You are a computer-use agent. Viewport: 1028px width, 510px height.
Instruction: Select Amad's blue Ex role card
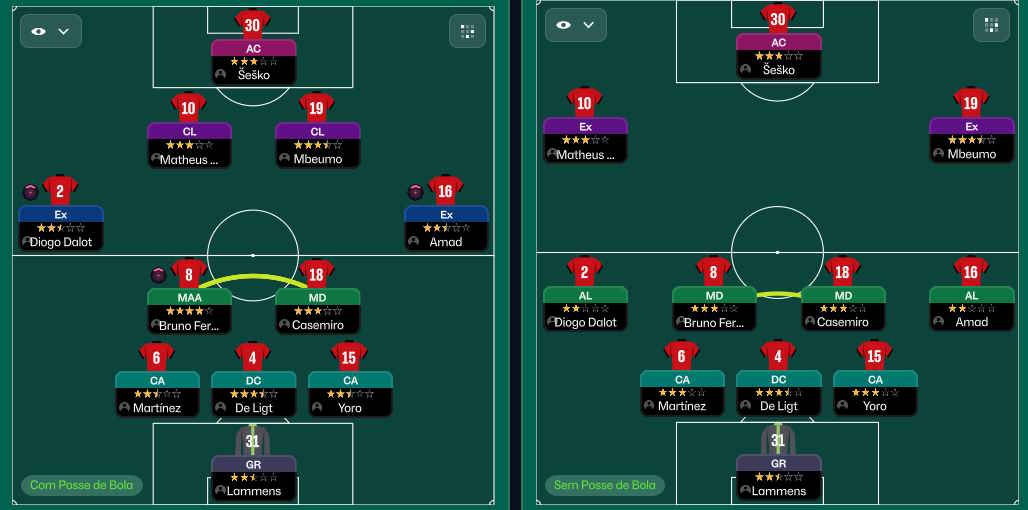[x=446, y=228]
